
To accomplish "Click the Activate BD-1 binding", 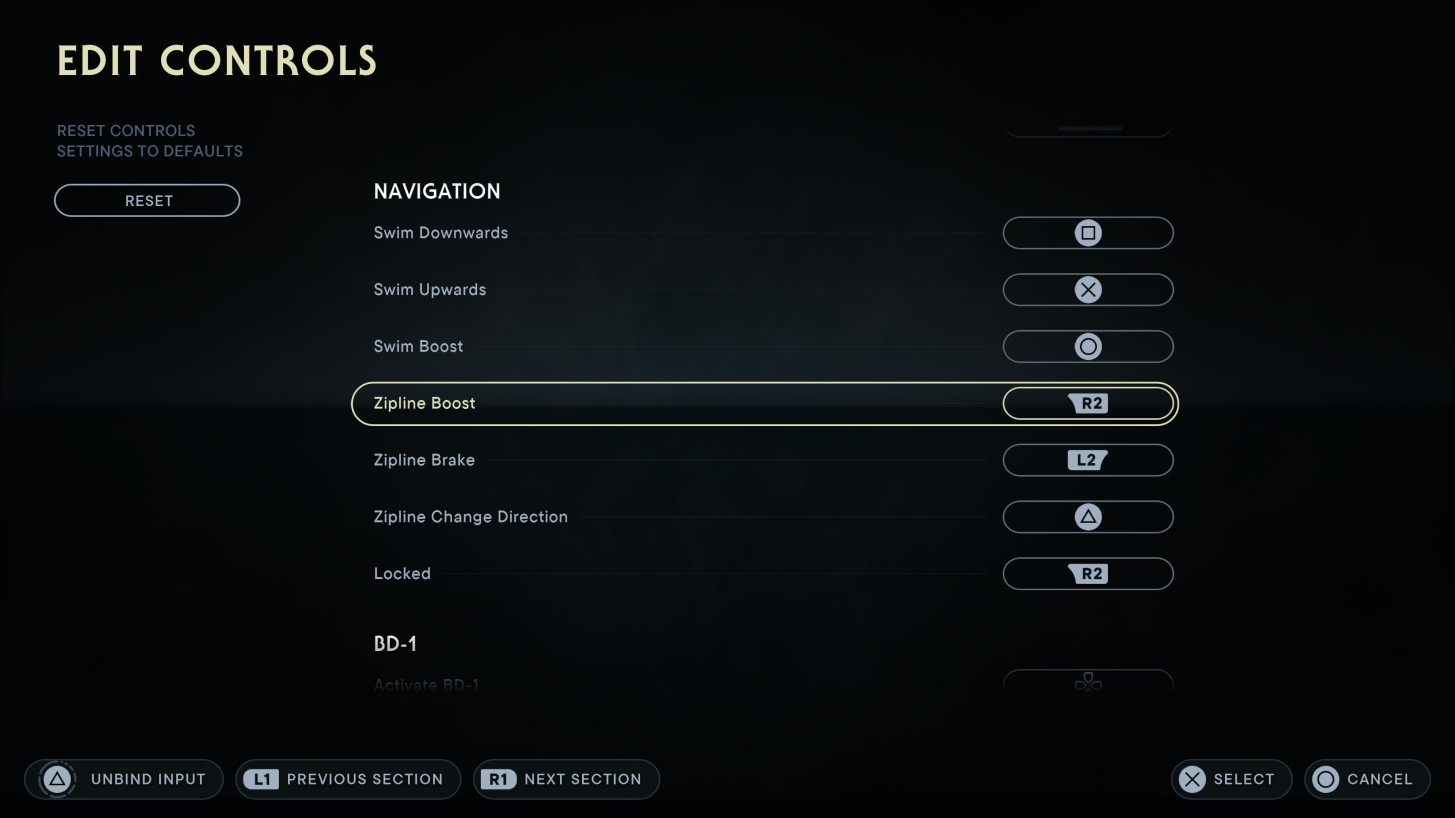I will pyautogui.click(x=1087, y=683).
